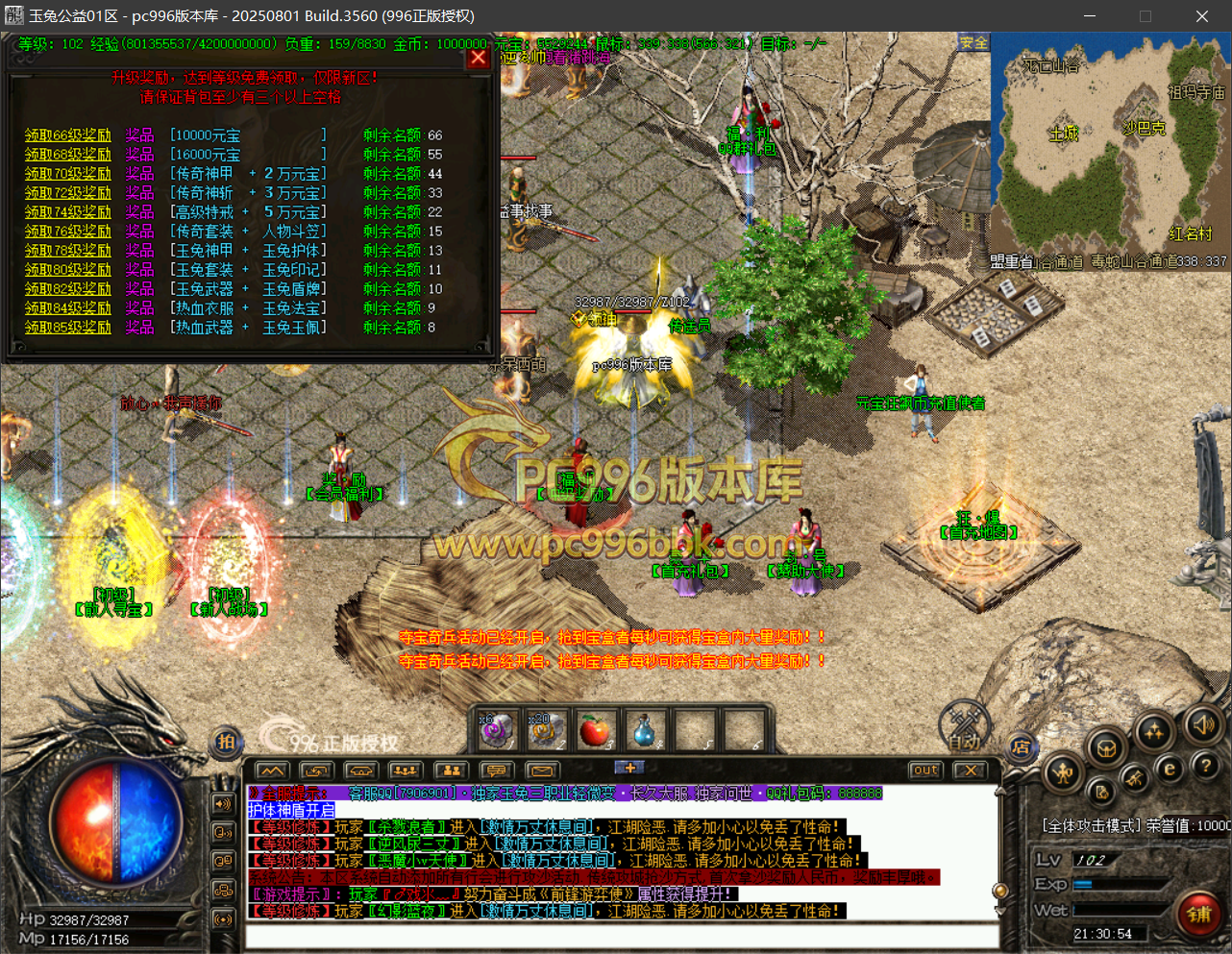Use the red apple in the hotbar
This screenshot has height=954, width=1232.
pyautogui.click(x=596, y=731)
